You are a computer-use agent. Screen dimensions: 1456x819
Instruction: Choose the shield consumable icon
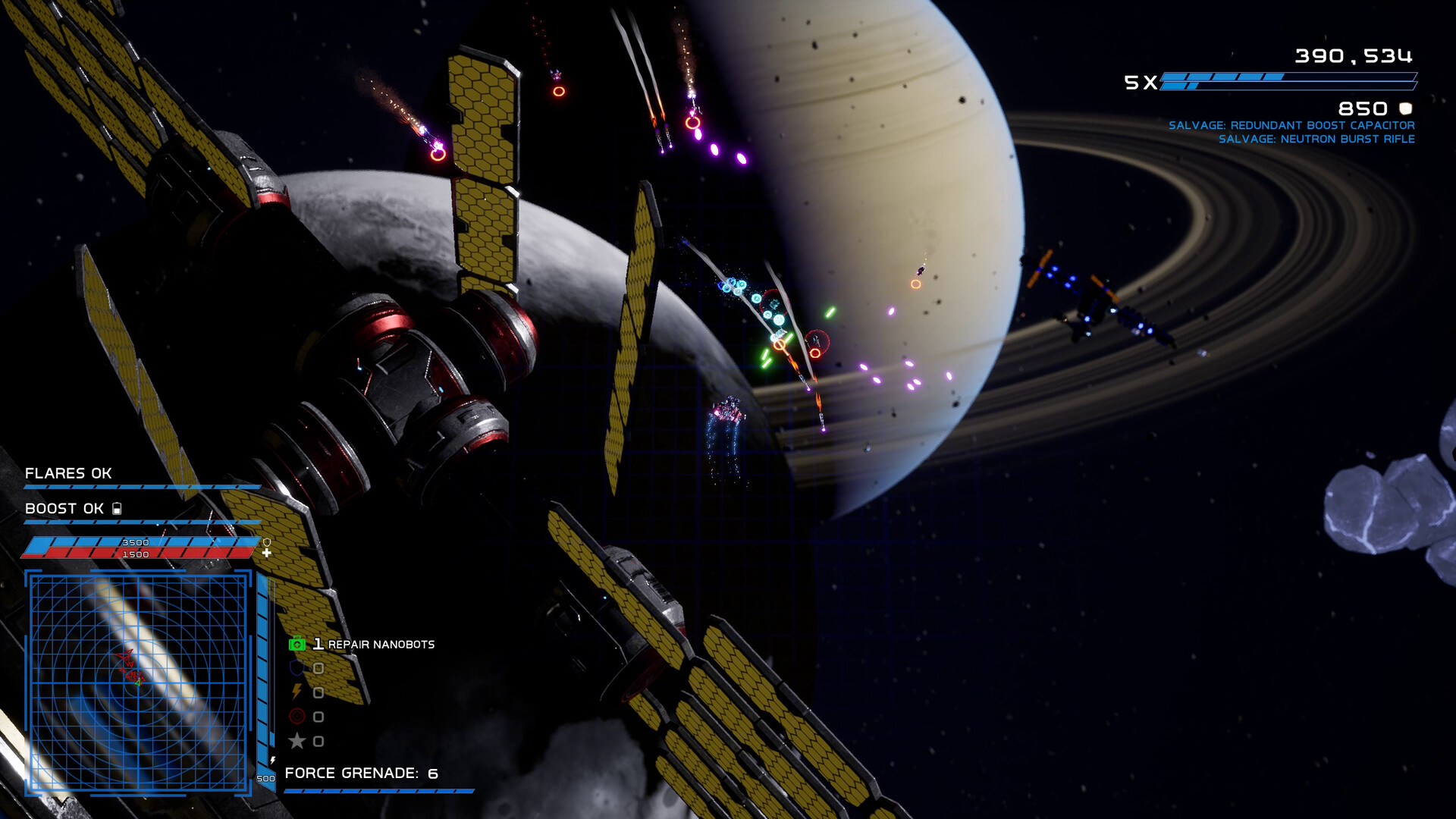[x=297, y=668]
